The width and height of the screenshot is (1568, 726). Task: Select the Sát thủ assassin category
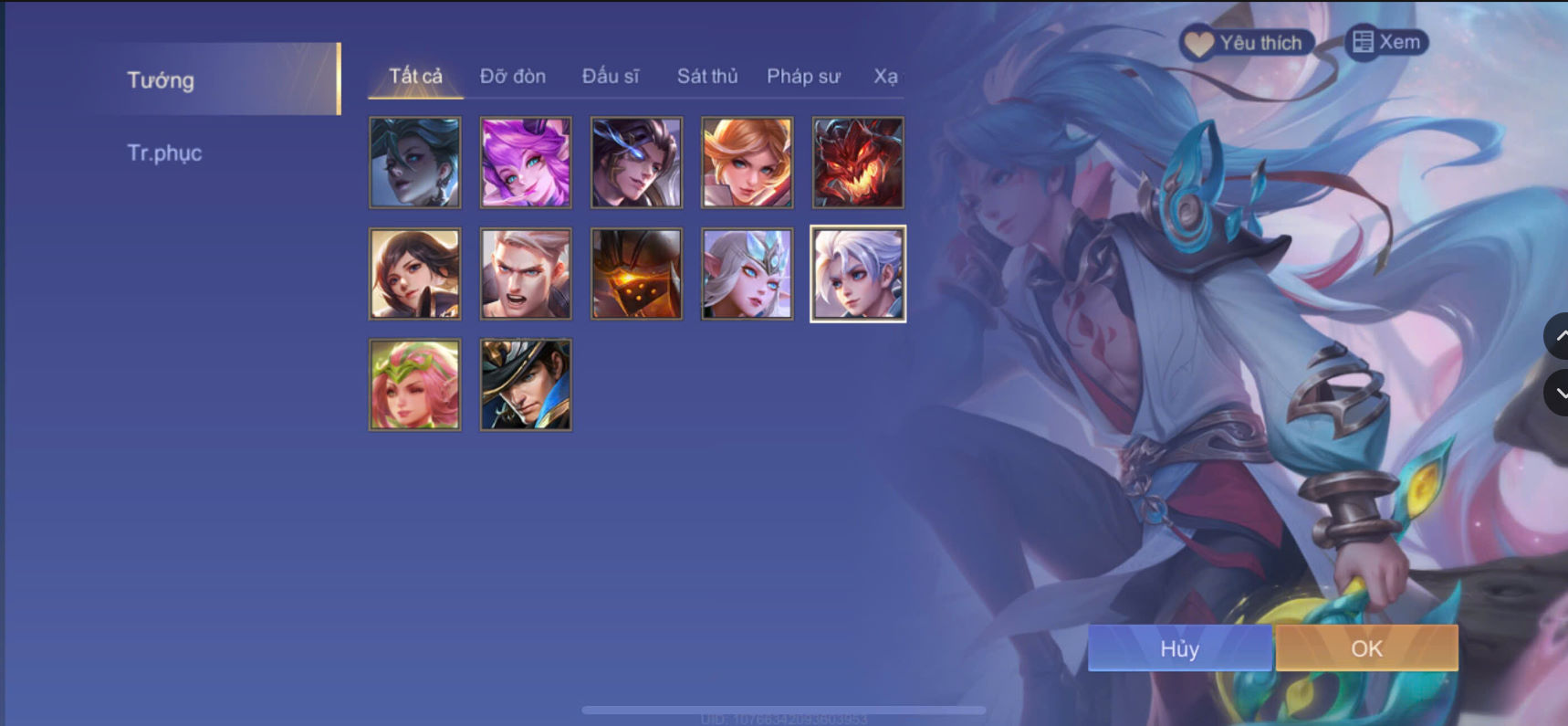[707, 77]
